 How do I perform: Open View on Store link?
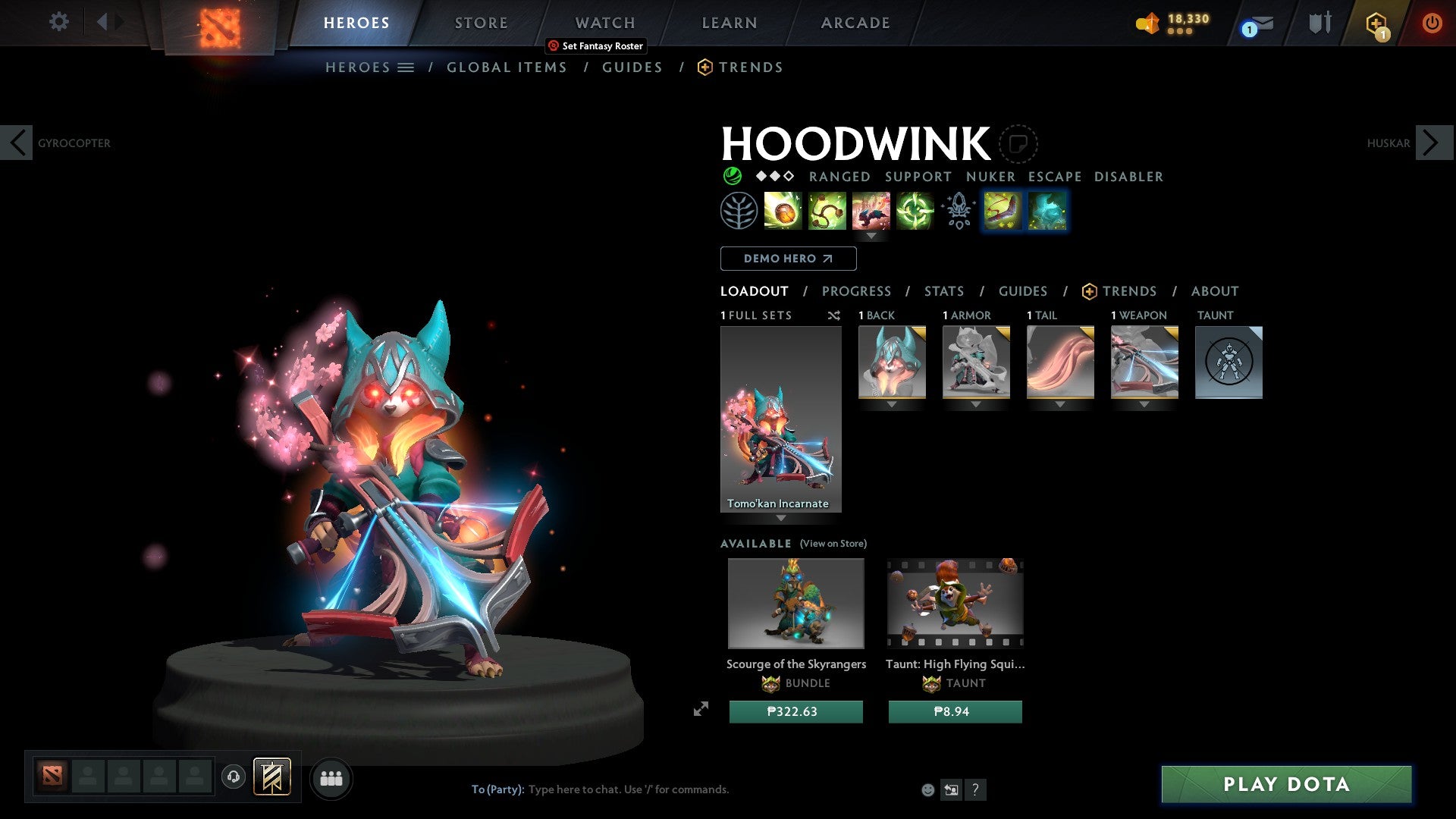pos(833,544)
